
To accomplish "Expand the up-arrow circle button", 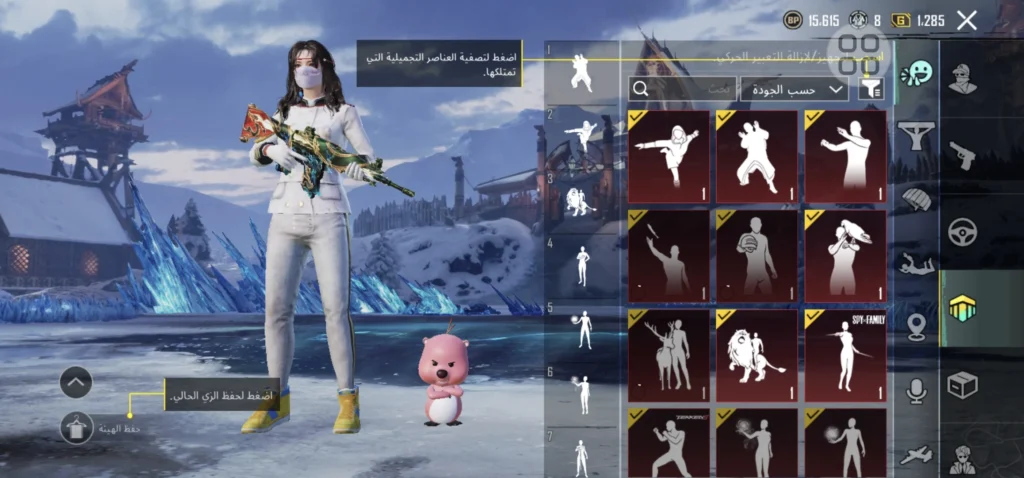I will click(76, 382).
